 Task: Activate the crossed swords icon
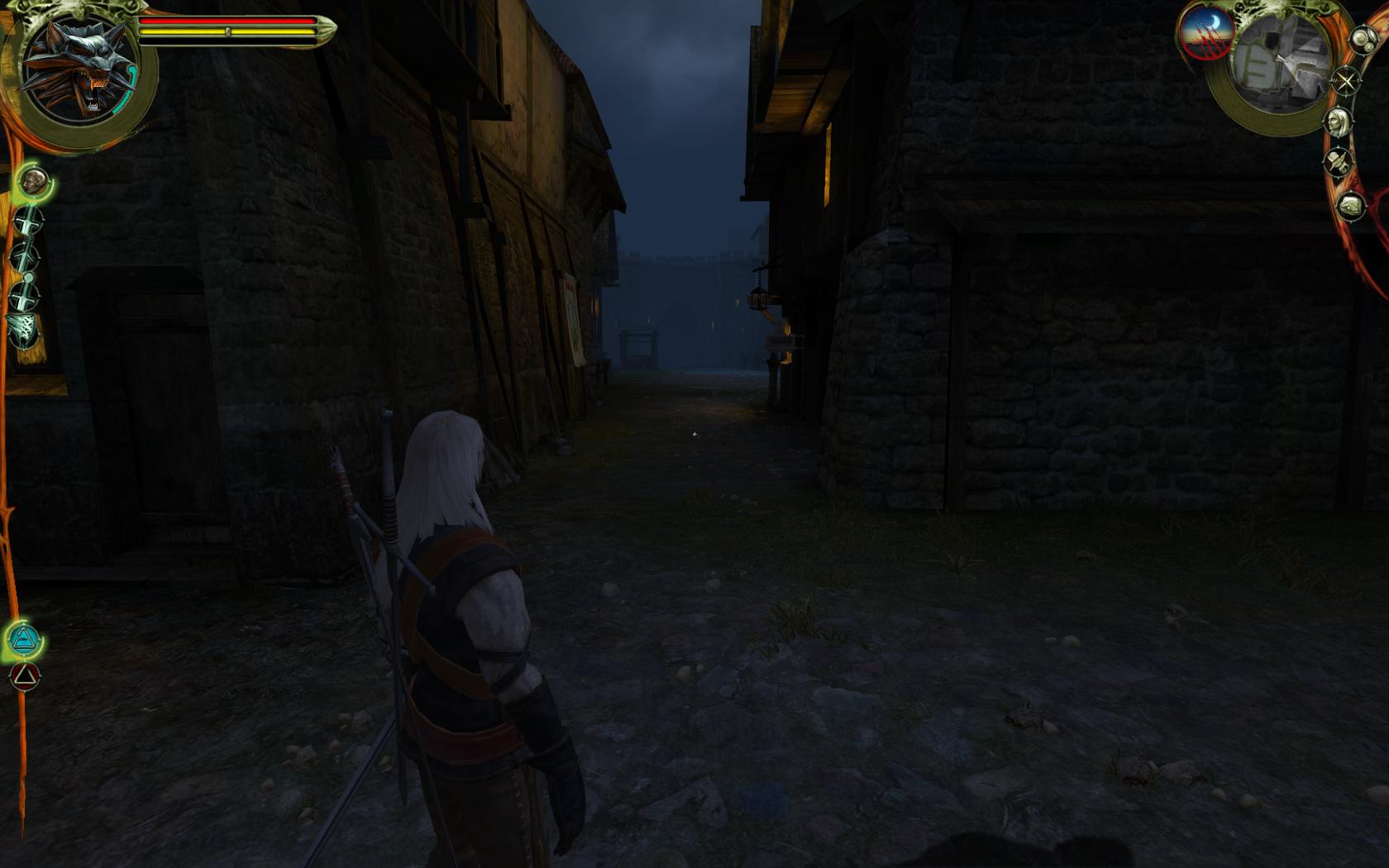[1347, 81]
